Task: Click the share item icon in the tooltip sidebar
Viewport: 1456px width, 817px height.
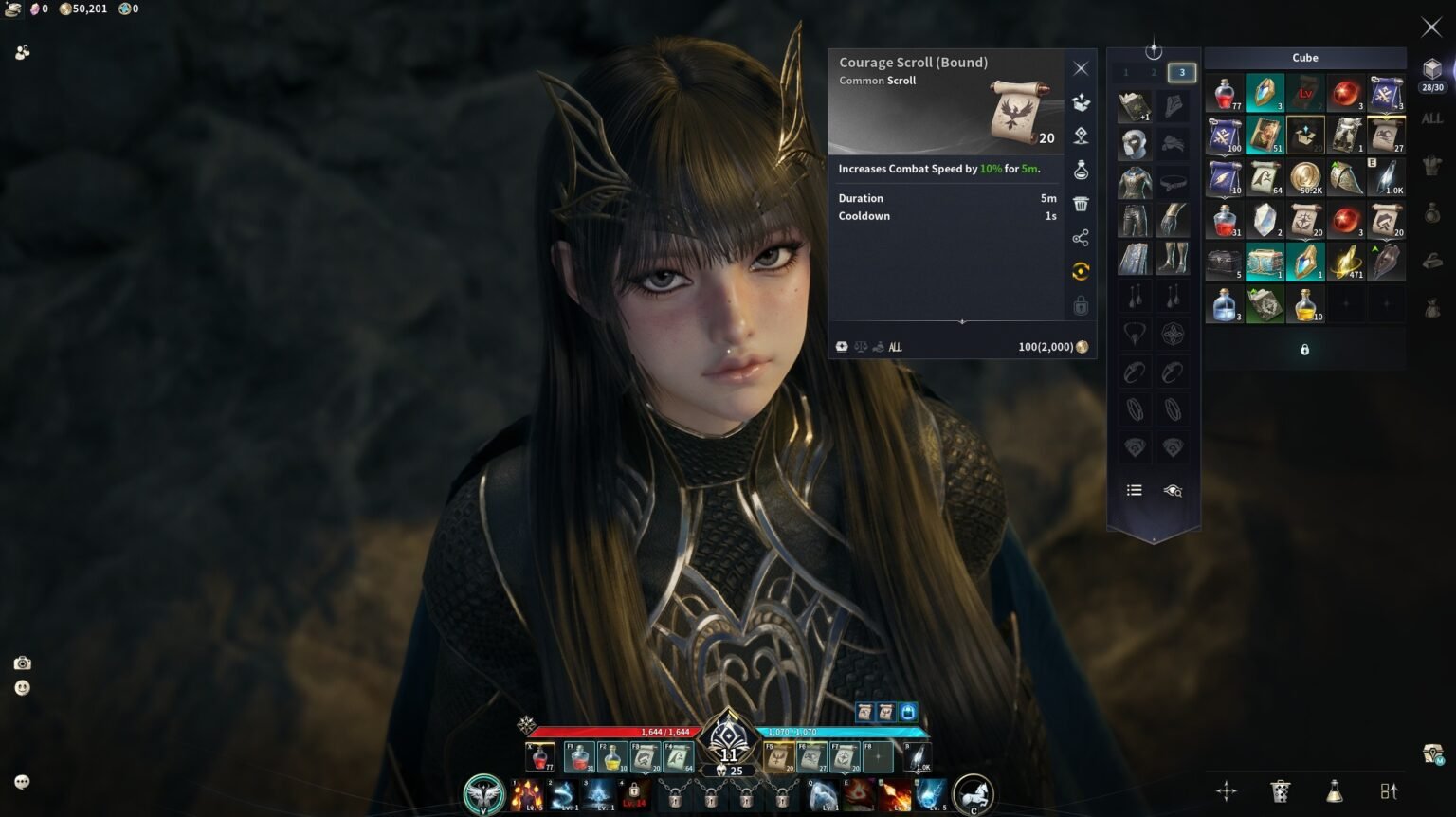Action: click(1081, 237)
